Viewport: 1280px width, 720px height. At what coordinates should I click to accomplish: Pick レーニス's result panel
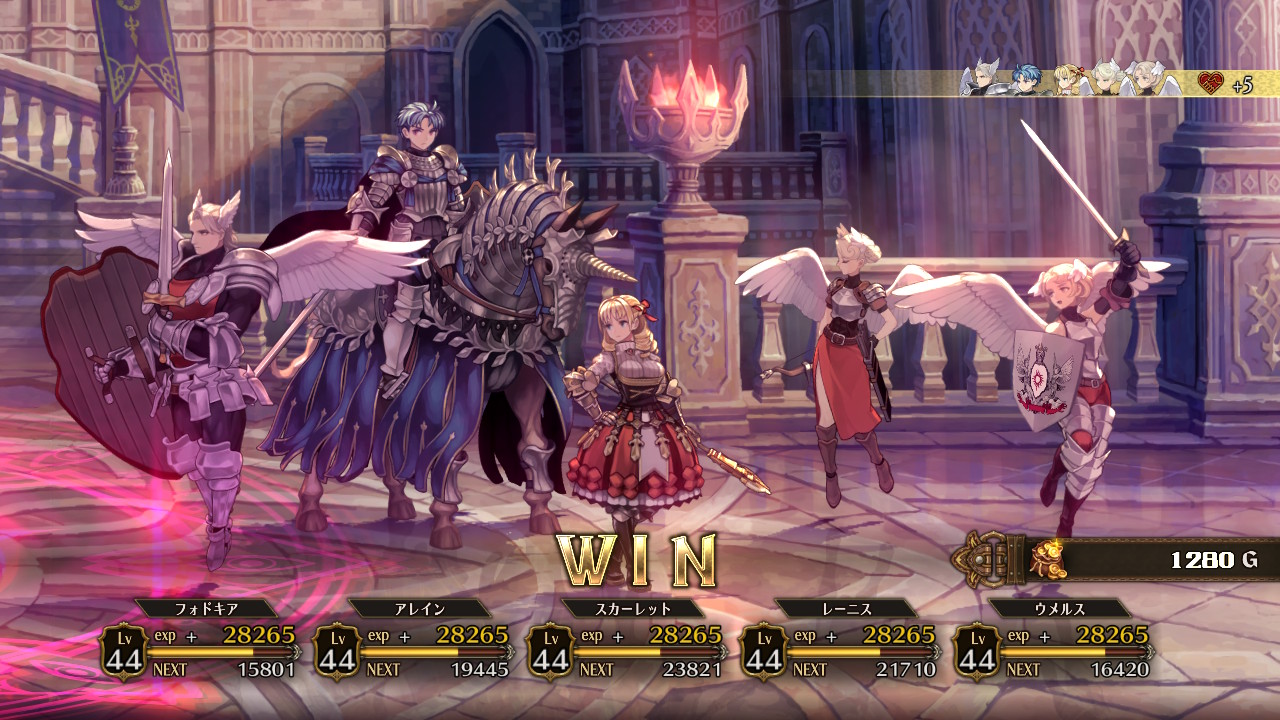840,642
